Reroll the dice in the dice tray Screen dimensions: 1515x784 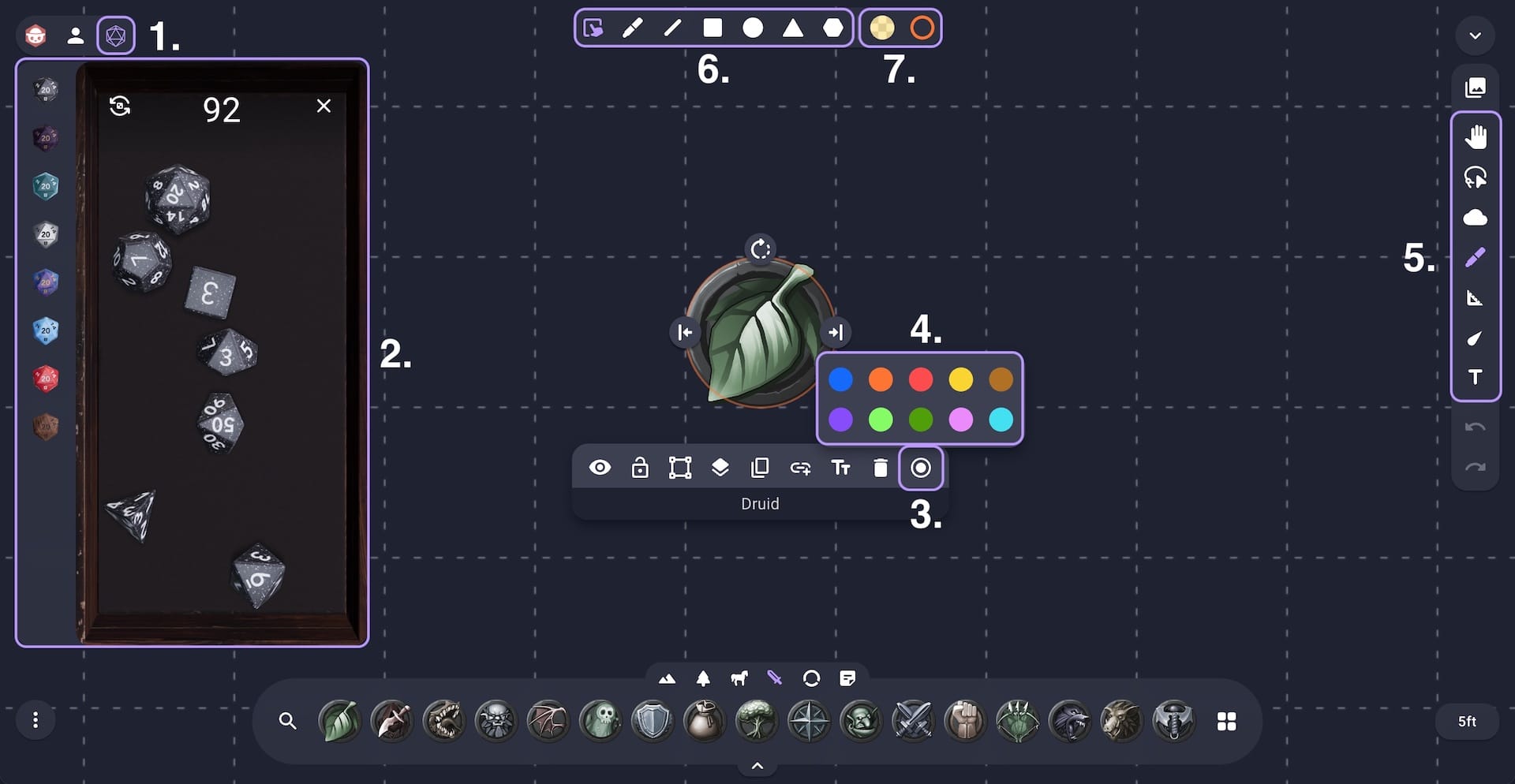[x=120, y=106]
